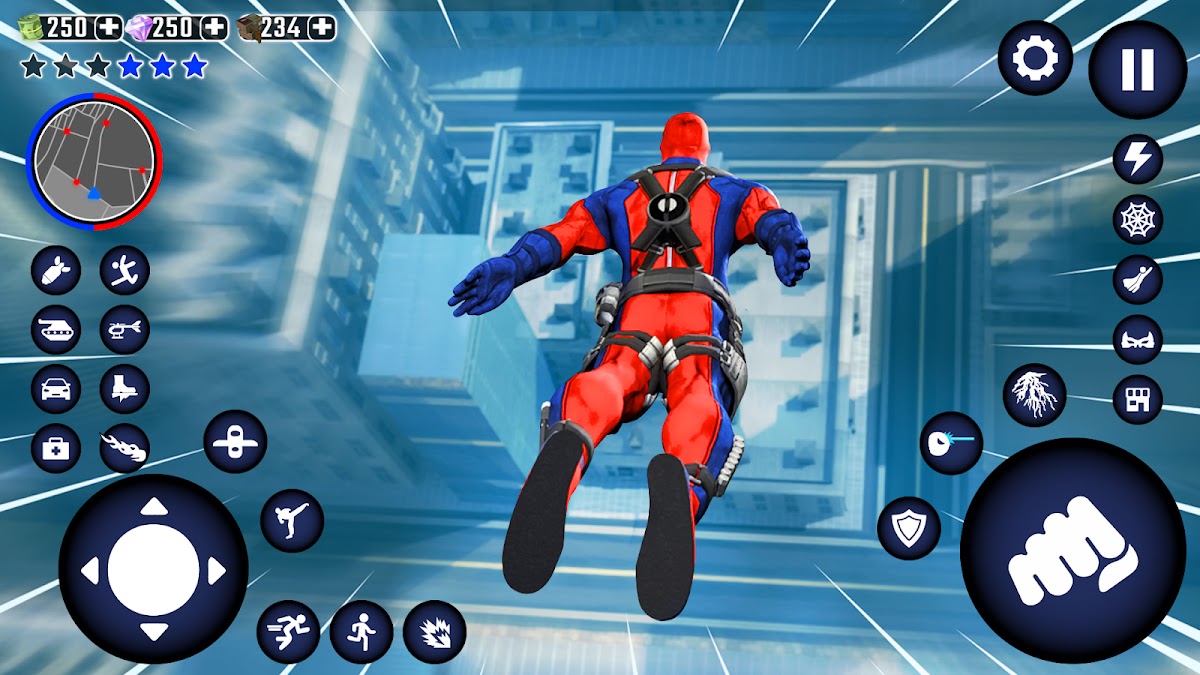This screenshot has height=675, width=1200.
Task: Tap the sprint running figure button
Action: (288, 632)
